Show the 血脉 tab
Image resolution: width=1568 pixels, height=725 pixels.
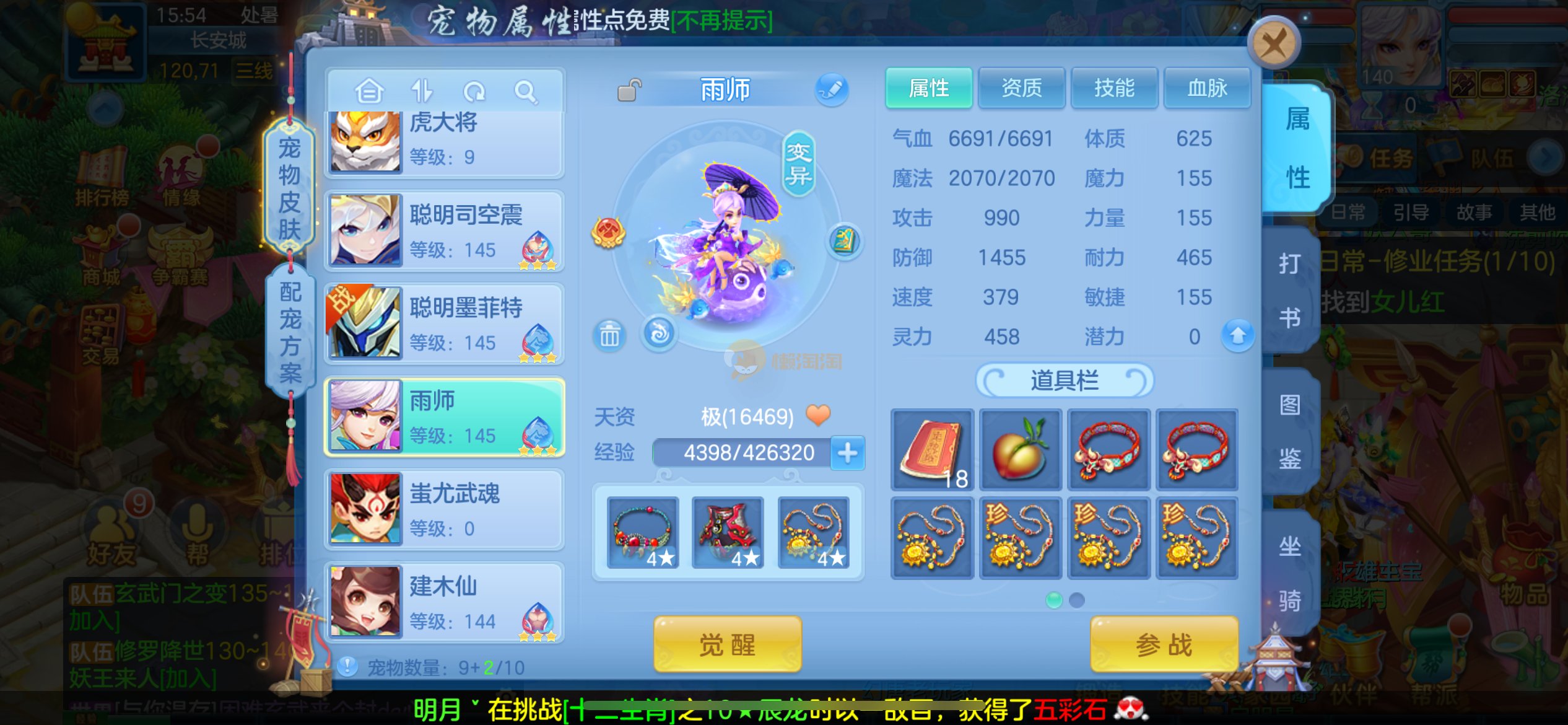click(1207, 88)
